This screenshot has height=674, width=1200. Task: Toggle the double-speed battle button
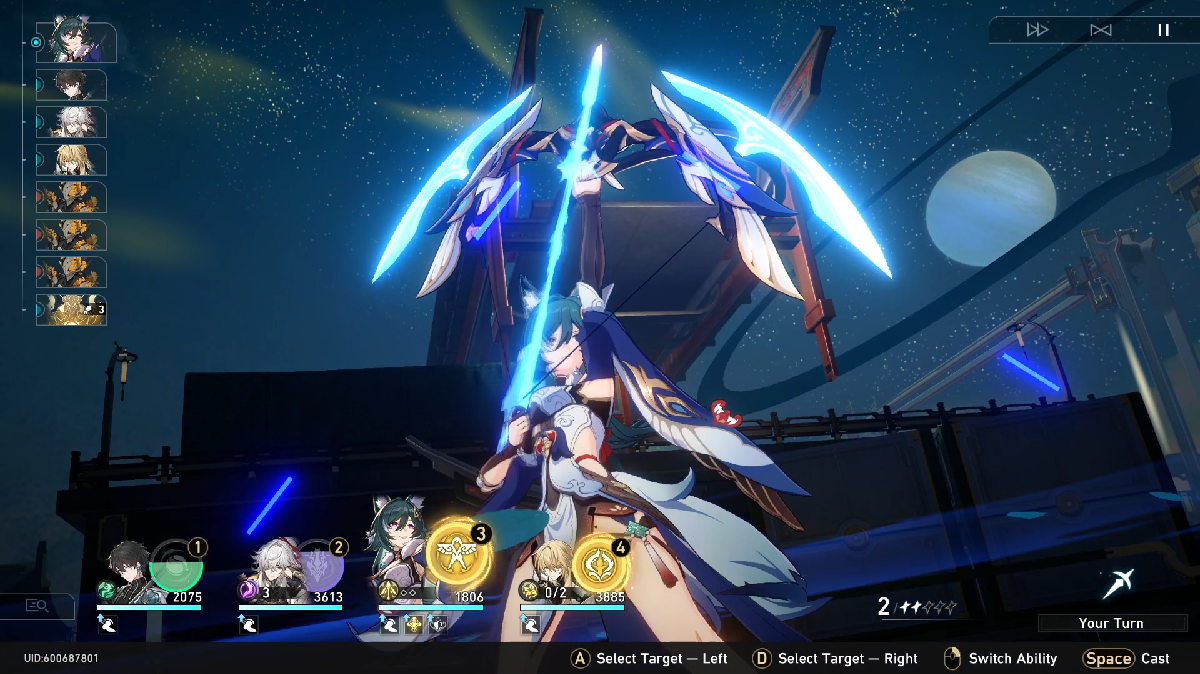(1037, 30)
